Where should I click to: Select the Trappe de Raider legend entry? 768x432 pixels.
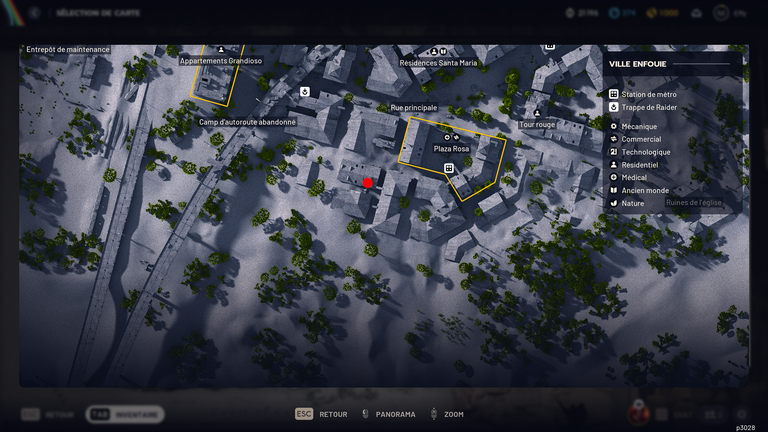[x=651, y=107]
